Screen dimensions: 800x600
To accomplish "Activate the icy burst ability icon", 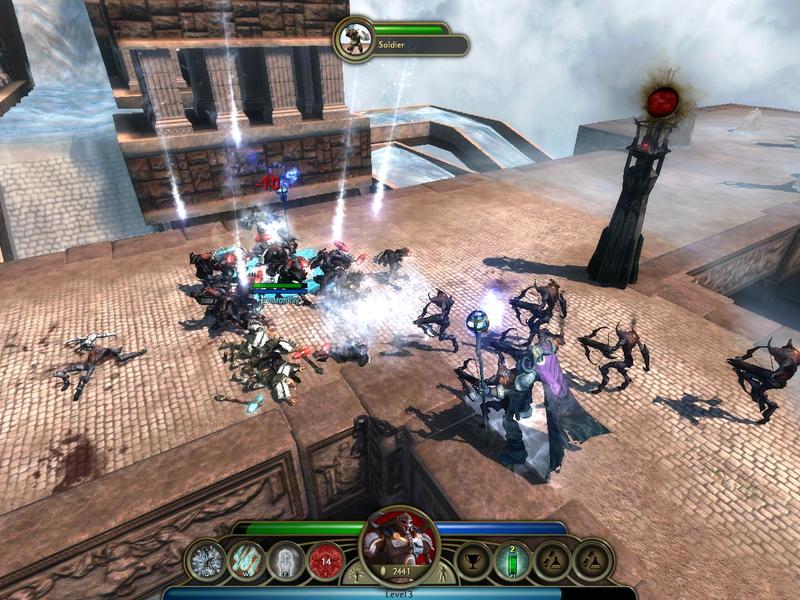I will pyautogui.click(x=207, y=561).
